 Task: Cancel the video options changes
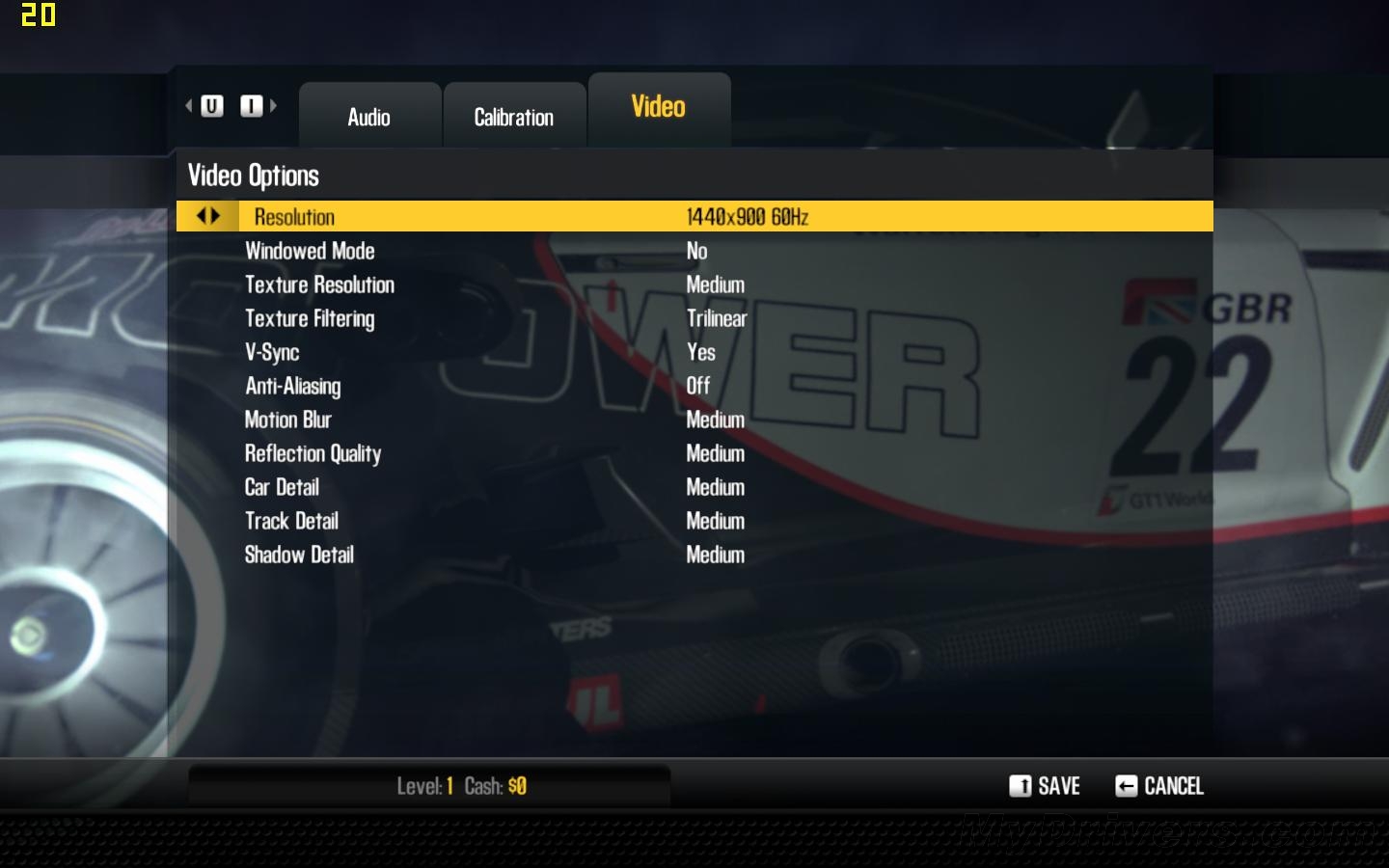tap(1159, 786)
